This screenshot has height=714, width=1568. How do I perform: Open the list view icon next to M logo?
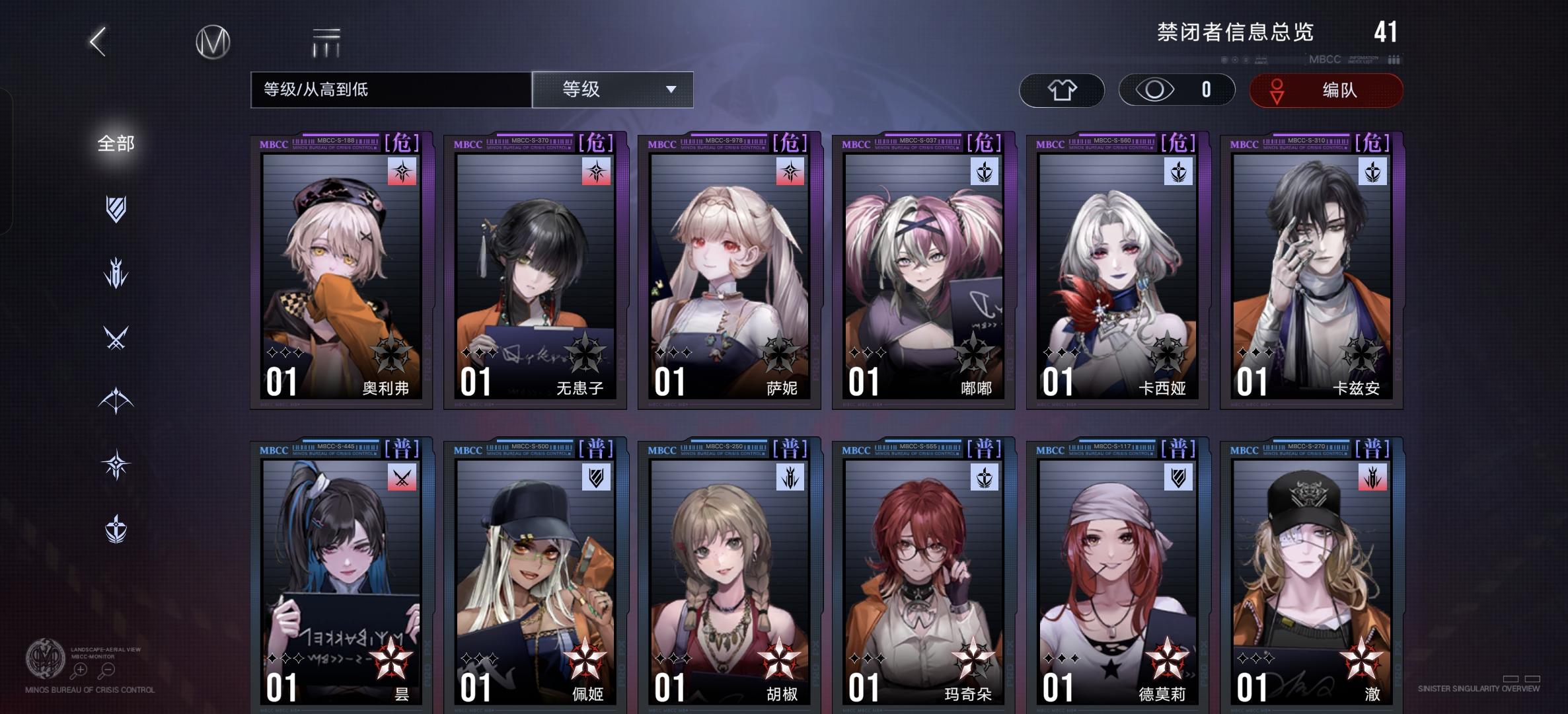(x=324, y=41)
